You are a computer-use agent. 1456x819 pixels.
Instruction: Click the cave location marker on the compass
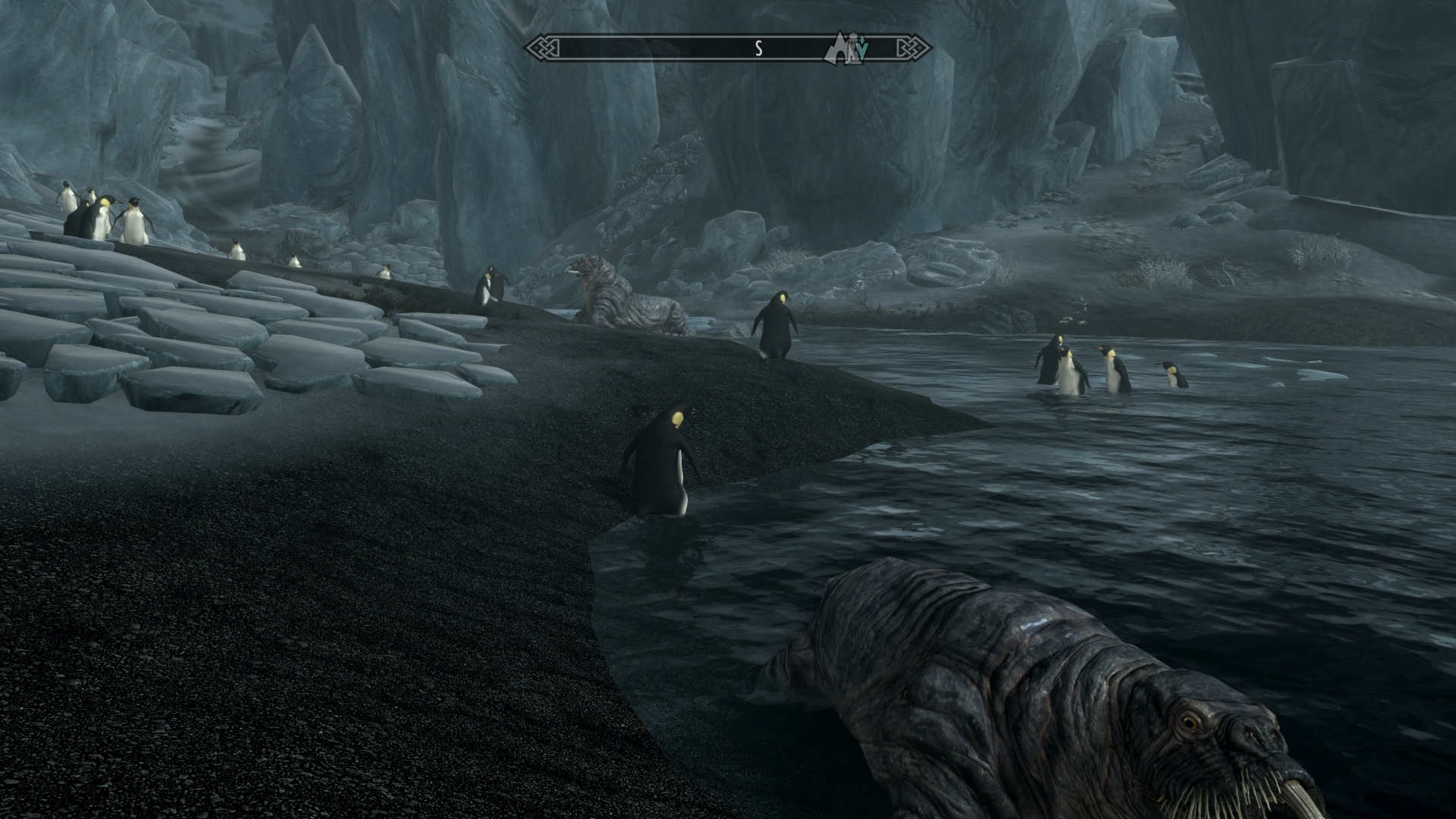click(839, 50)
